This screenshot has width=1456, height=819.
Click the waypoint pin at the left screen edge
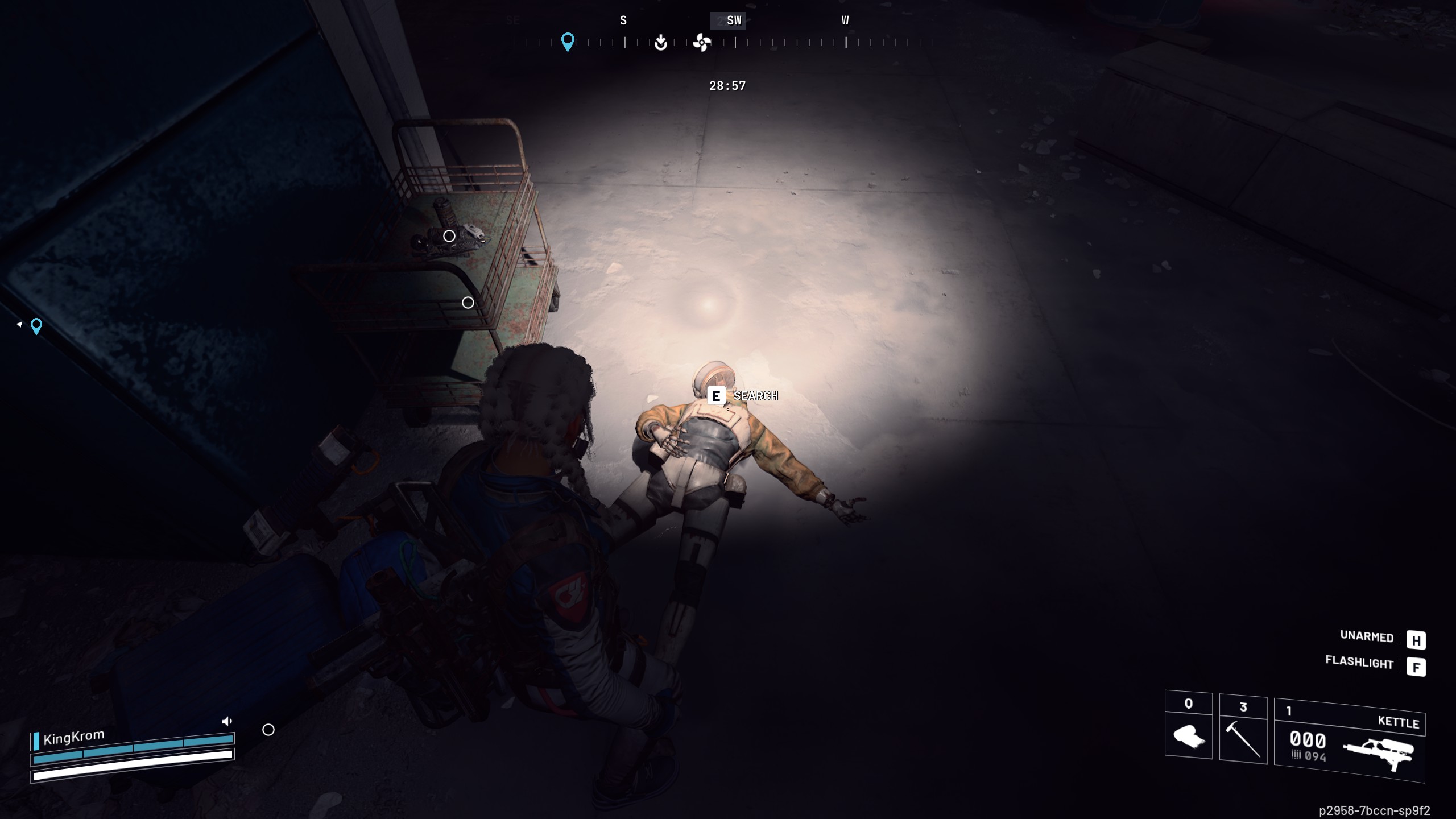tap(35, 326)
